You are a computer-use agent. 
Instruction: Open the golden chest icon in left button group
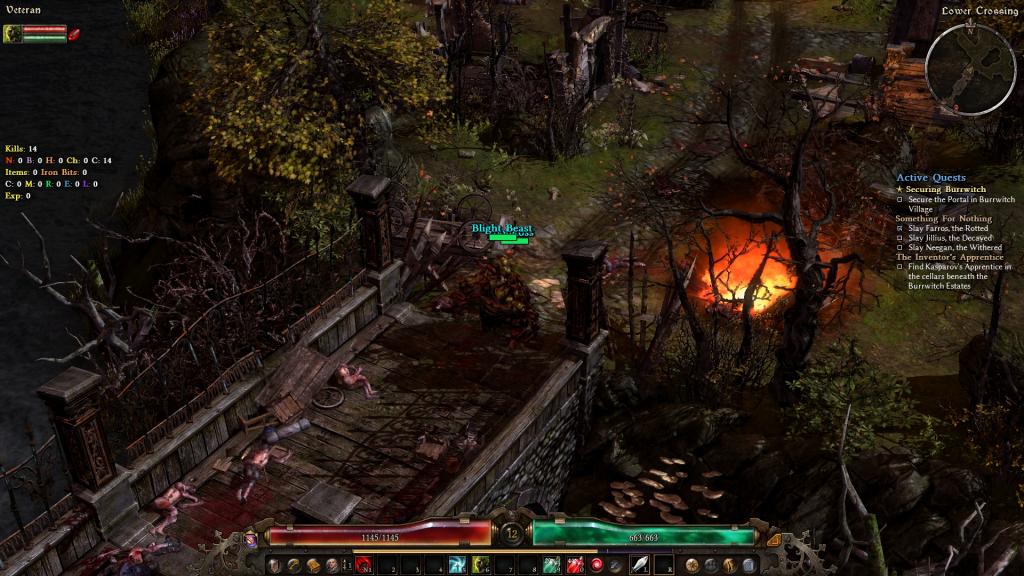313,565
